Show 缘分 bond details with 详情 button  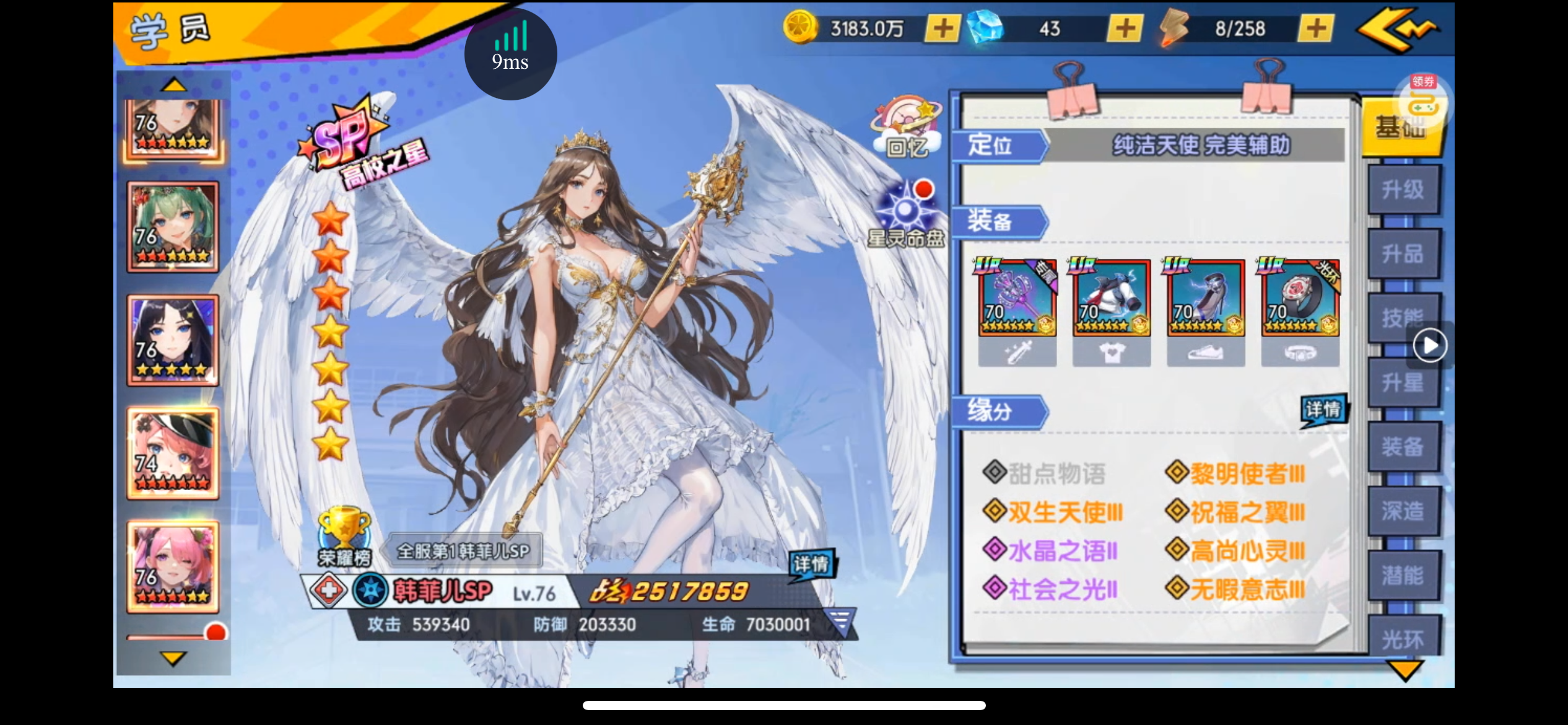click(1323, 410)
